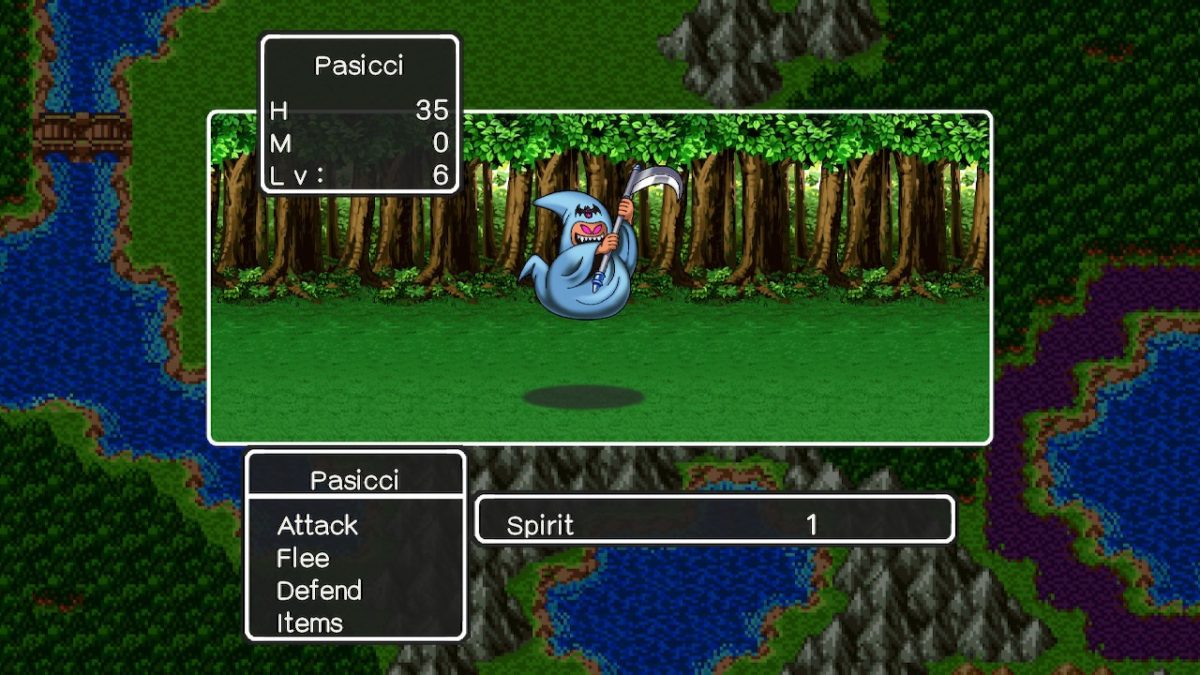Select Flee to escape battle
The image size is (1200, 675).
[303, 558]
